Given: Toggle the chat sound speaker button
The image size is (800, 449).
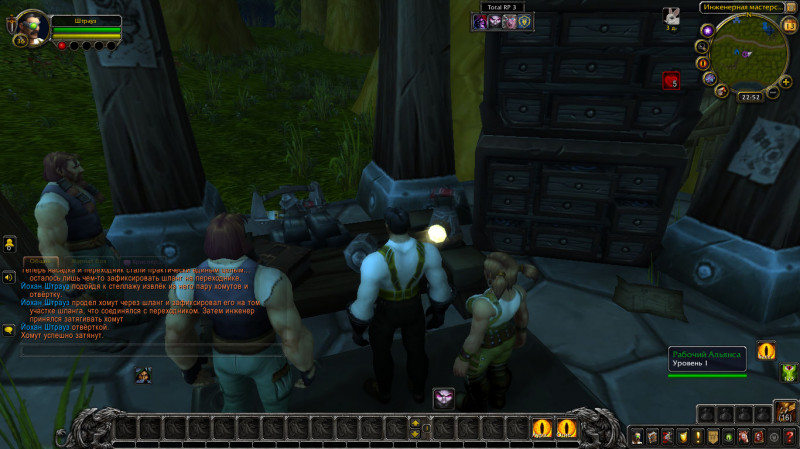Looking at the screenshot, I should (8, 277).
